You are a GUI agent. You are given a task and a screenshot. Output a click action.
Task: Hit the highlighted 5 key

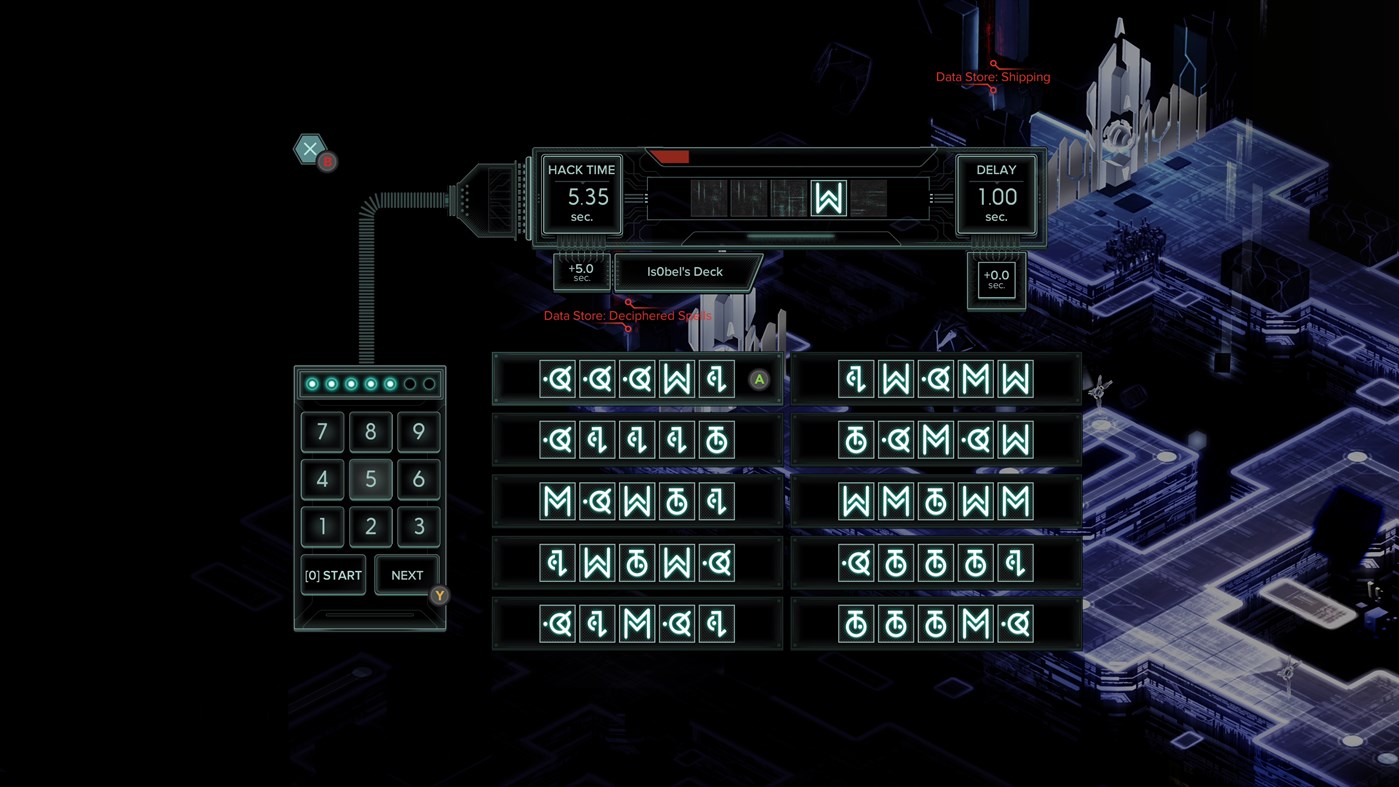370,480
